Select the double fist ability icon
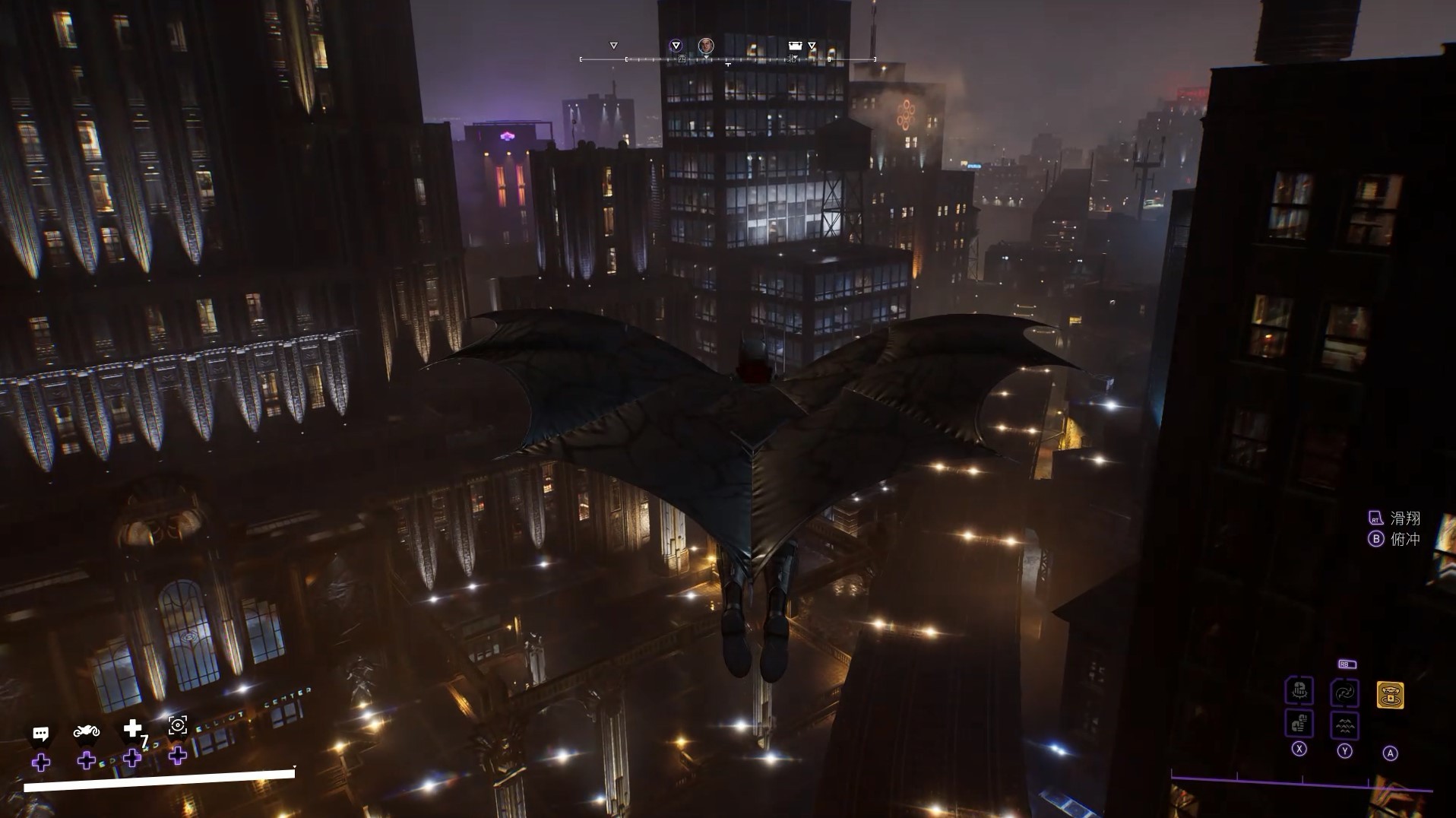 (1299, 723)
